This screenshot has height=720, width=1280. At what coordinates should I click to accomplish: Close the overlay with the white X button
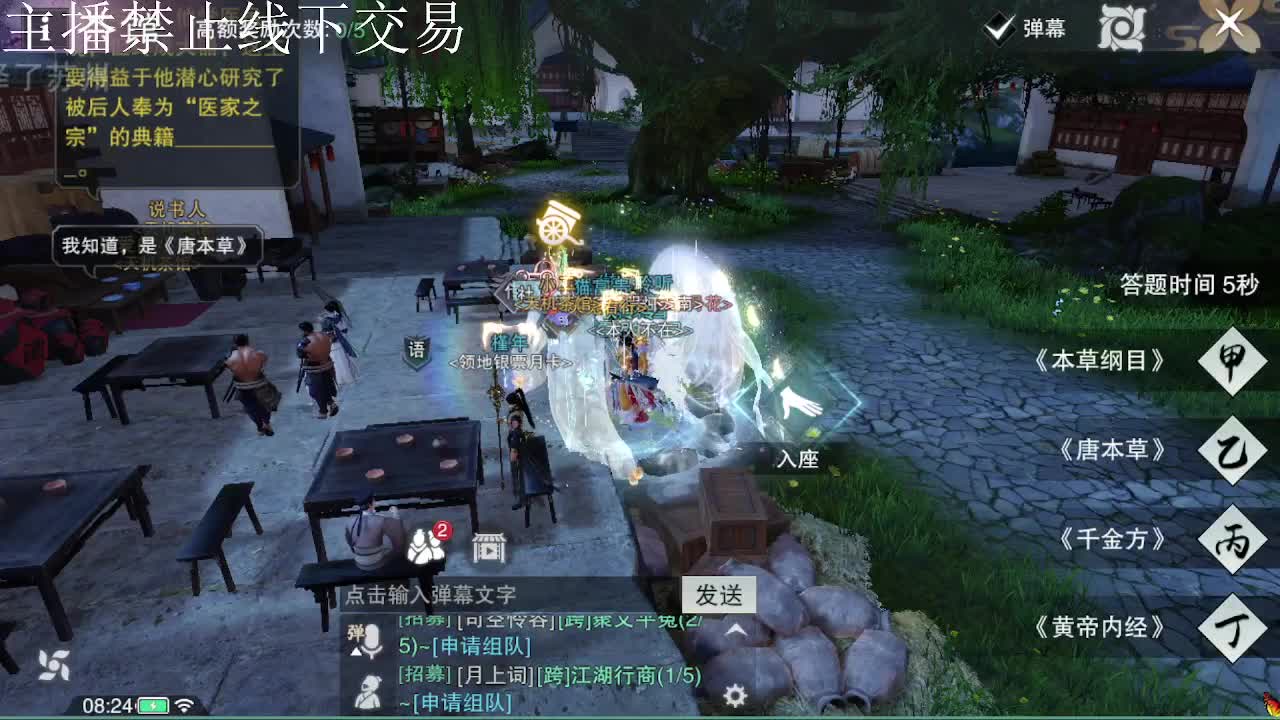tap(1229, 22)
